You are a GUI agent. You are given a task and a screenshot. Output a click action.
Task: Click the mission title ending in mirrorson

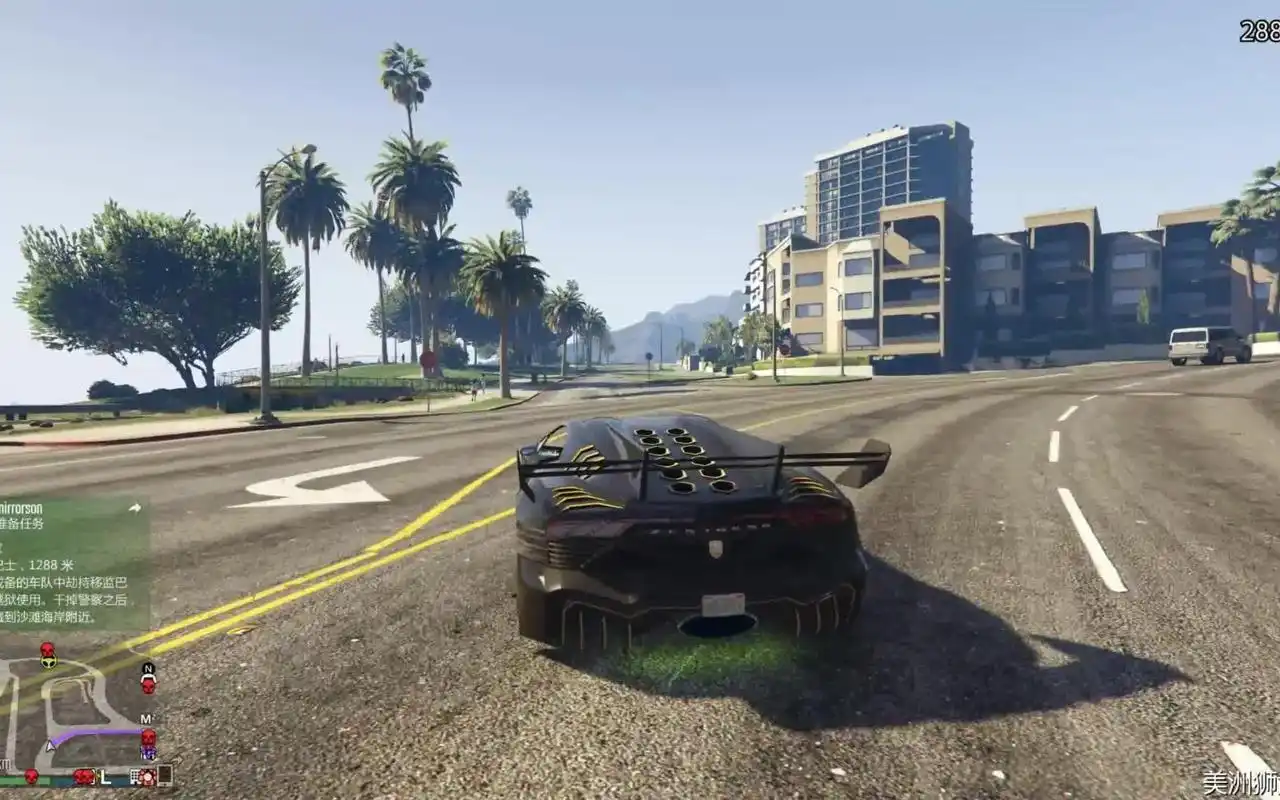point(22,509)
